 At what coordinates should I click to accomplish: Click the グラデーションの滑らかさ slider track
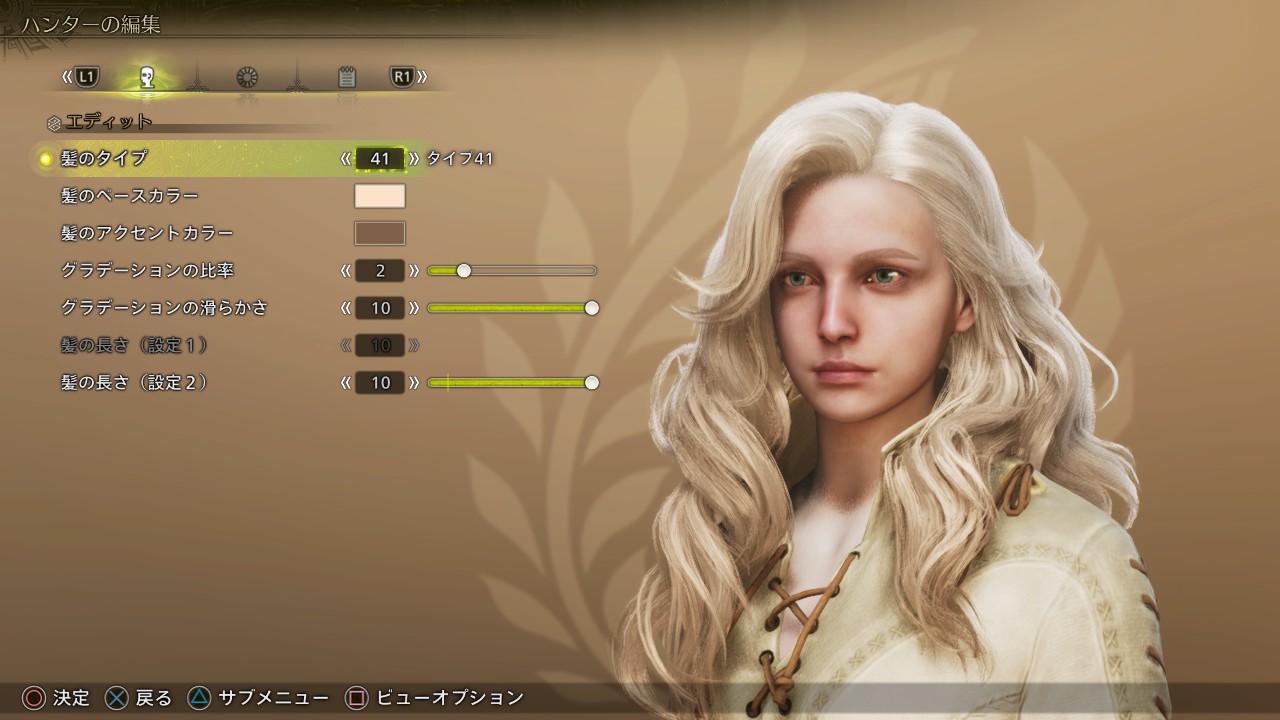(x=512, y=308)
